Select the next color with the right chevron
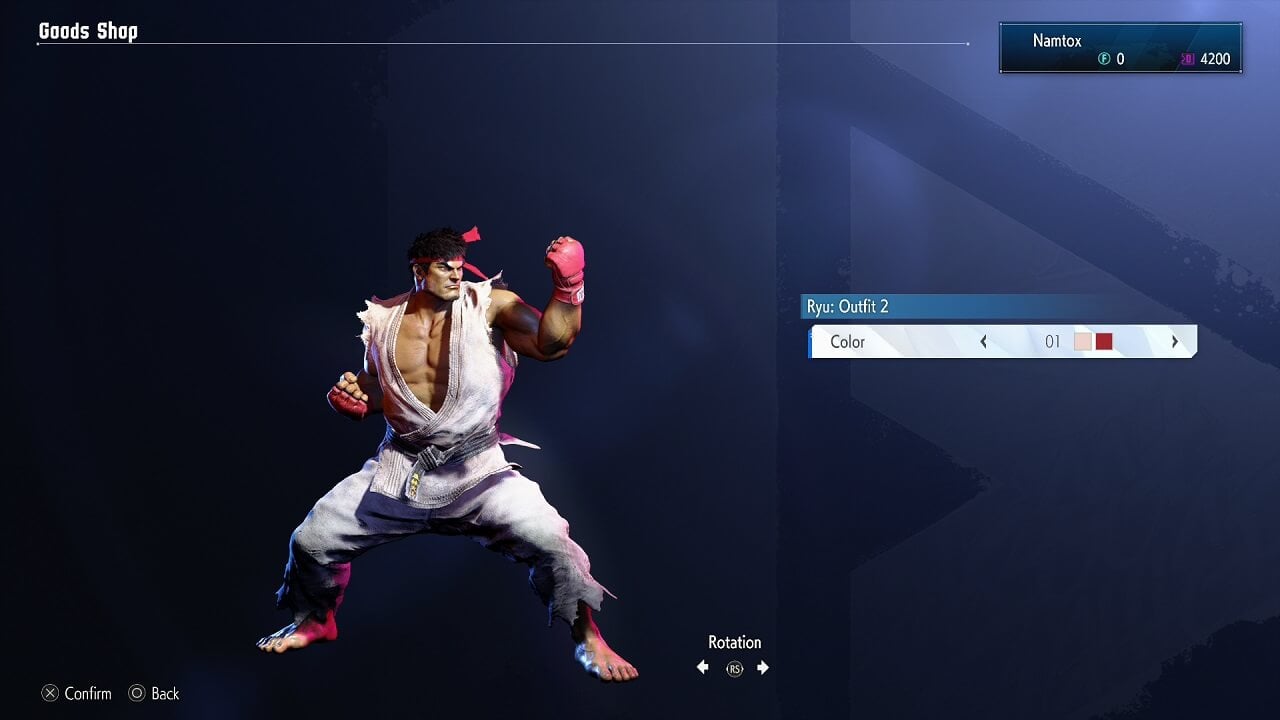1280x720 pixels. [1175, 341]
